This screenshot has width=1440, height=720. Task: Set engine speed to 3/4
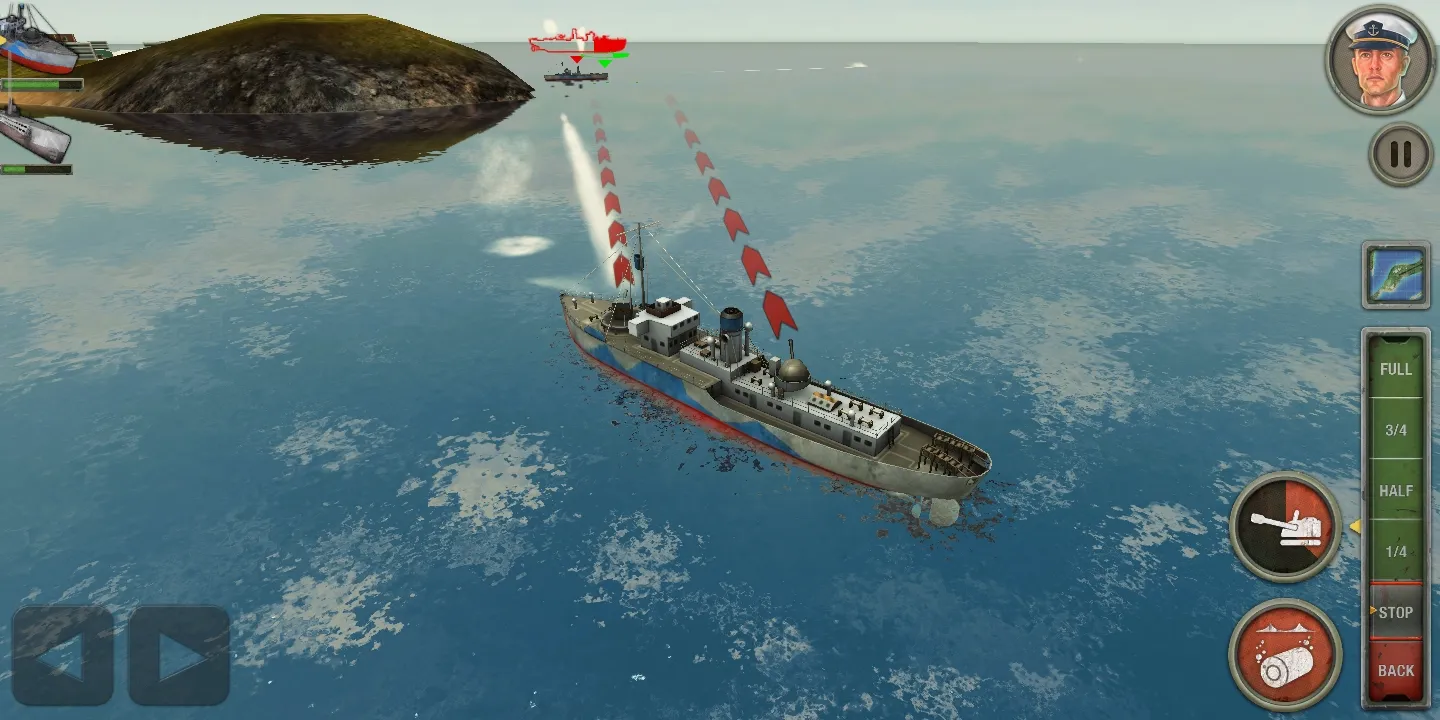[1395, 430]
